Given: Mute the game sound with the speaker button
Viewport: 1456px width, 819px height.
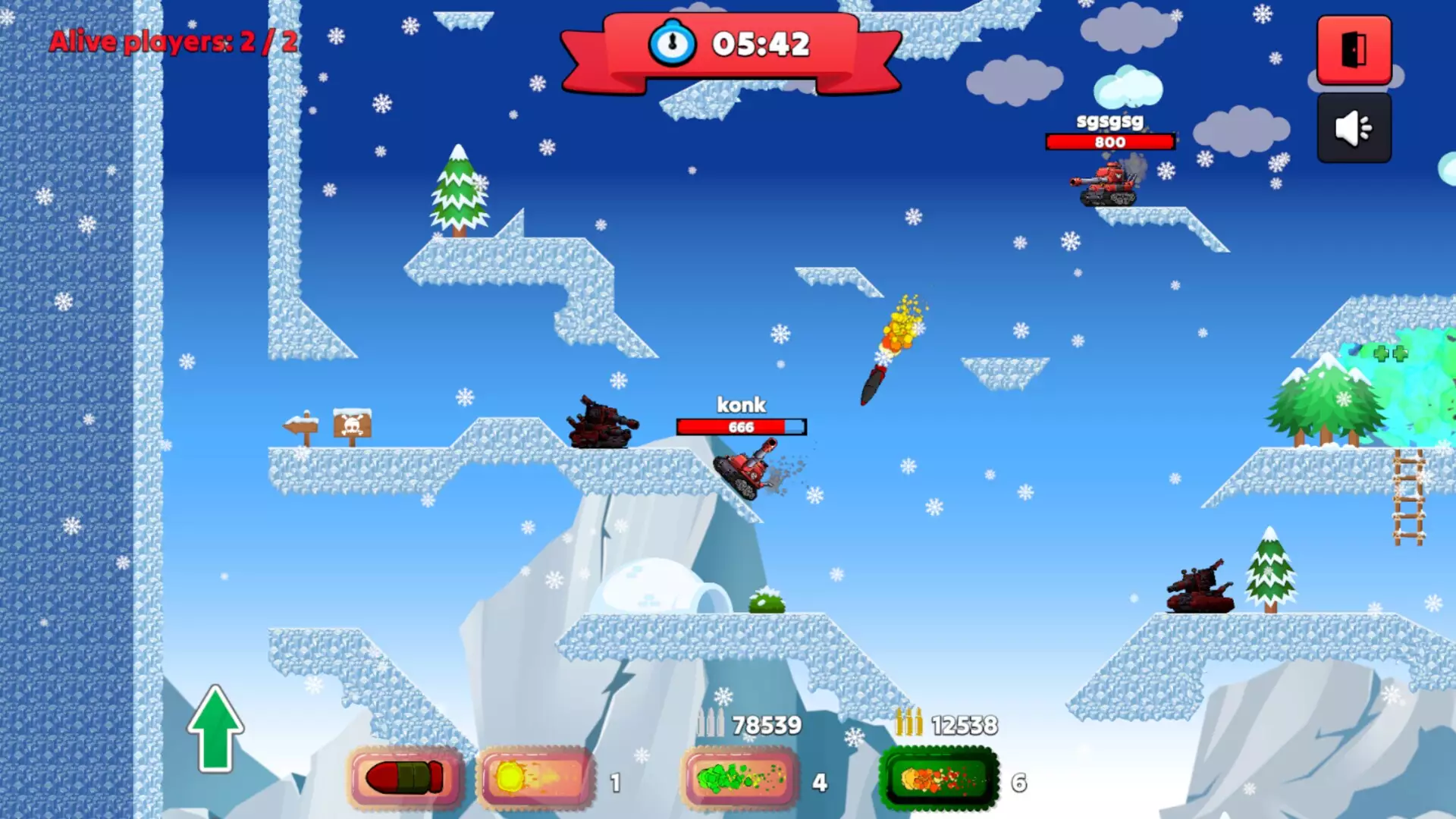Looking at the screenshot, I should pos(1354,126).
